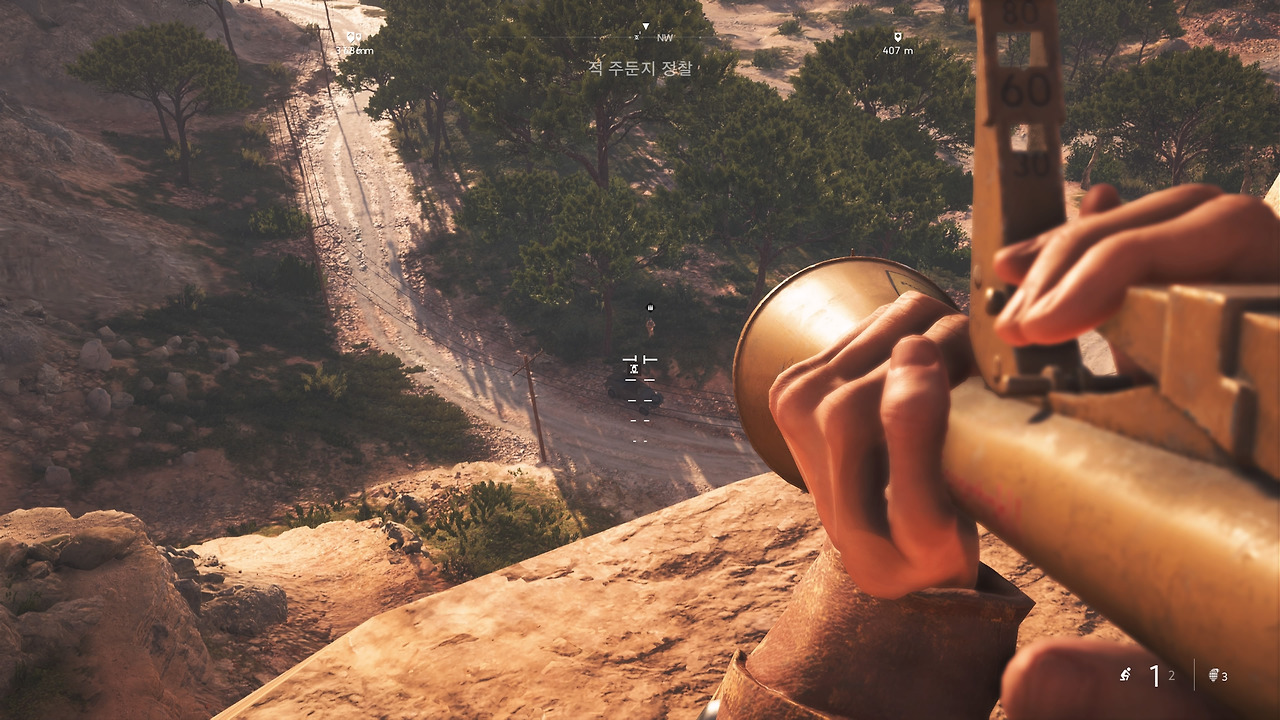The height and width of the screenshot is (720, 1280).
Task: Click the white triangle marker on the compass
Action: (x=646, y=25)
